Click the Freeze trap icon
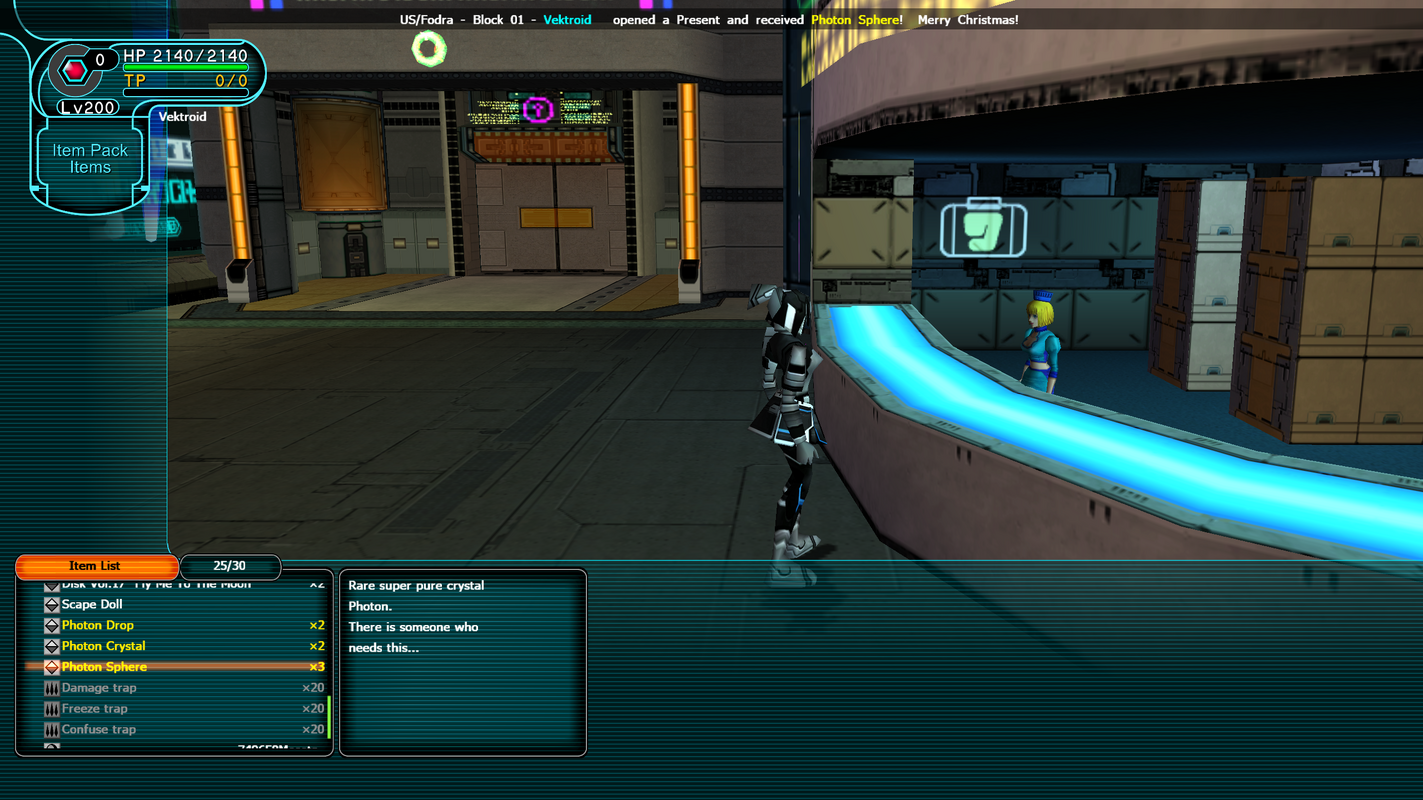This screenshot has width=1423, height=800. pyautogui.click(x=51, y=708)
